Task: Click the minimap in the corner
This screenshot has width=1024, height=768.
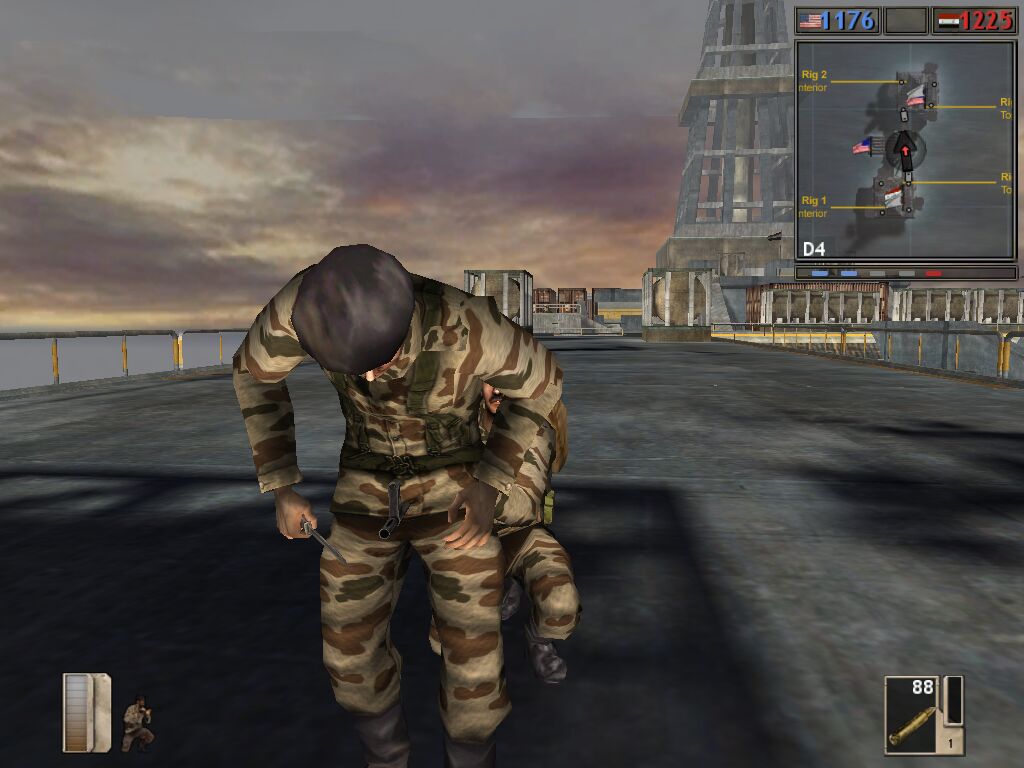Action: (905, 150)
